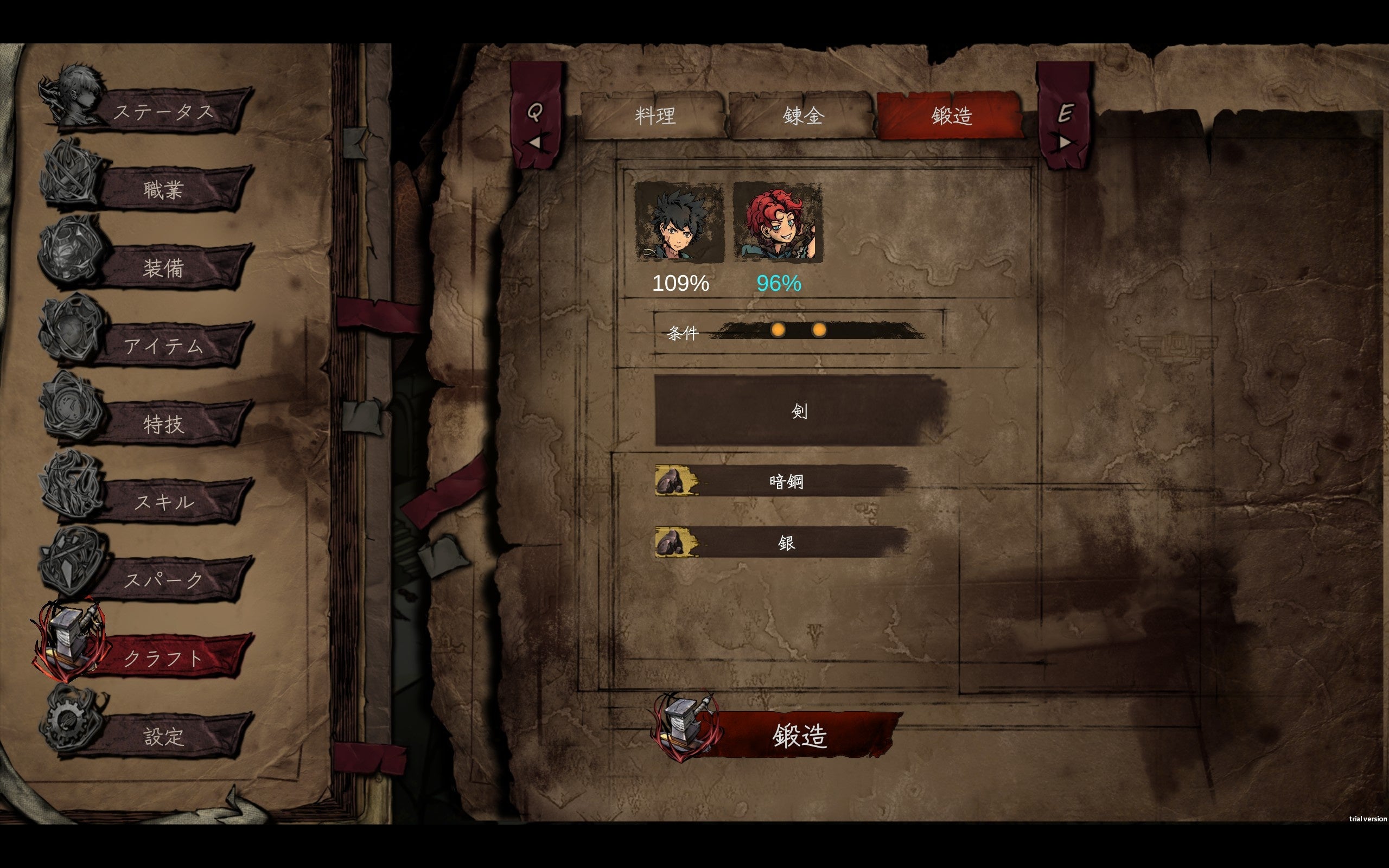Switch to the 錬金 alchemy tab
This screenshot has height=868, width=1389.
(x=803, y=117)
